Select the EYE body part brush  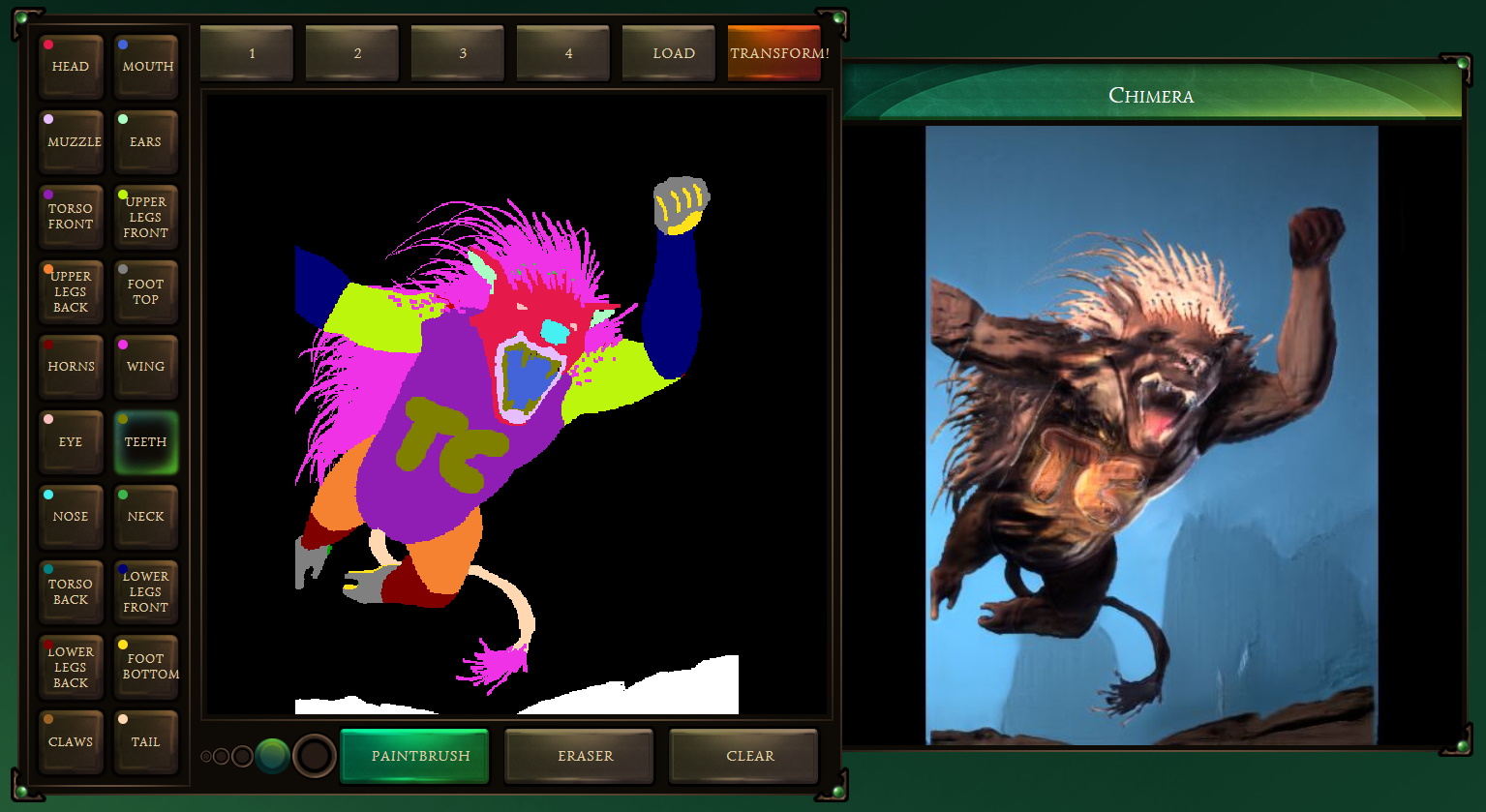click(x=71, y=441)
